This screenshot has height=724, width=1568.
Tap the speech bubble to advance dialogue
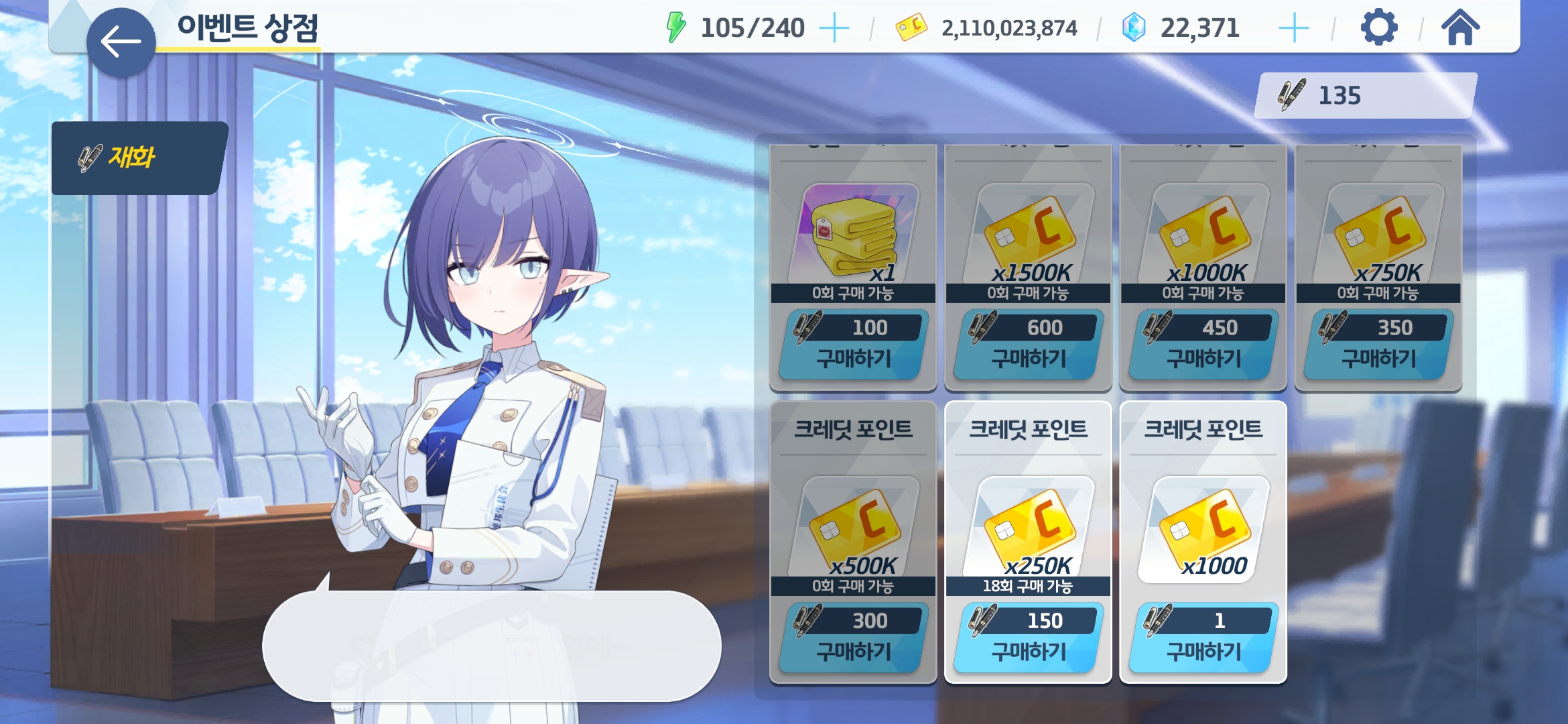click(491, 646)
